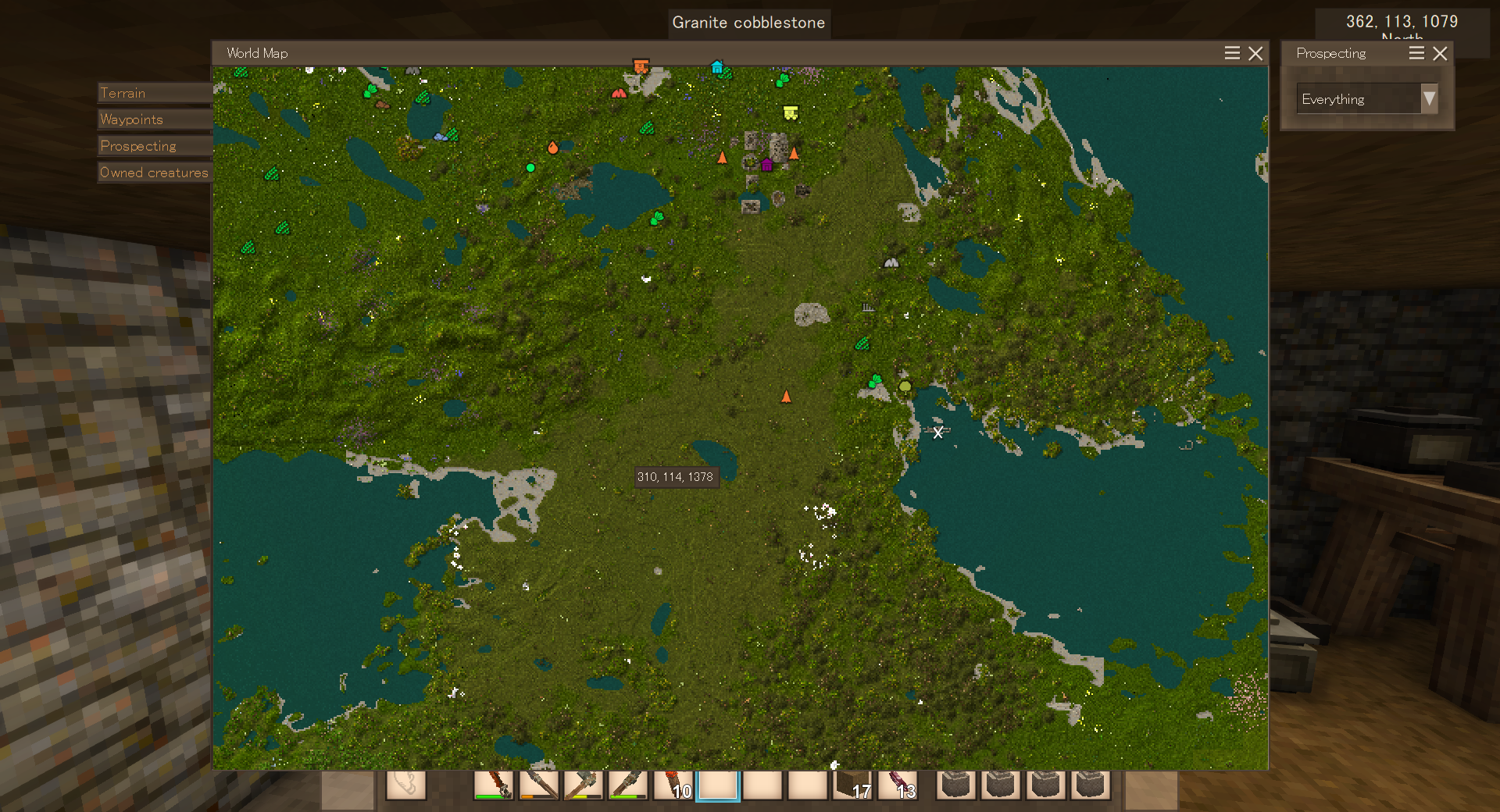
Task: Expand the Everything prospecting dropdown
Action: point(1429,99)
